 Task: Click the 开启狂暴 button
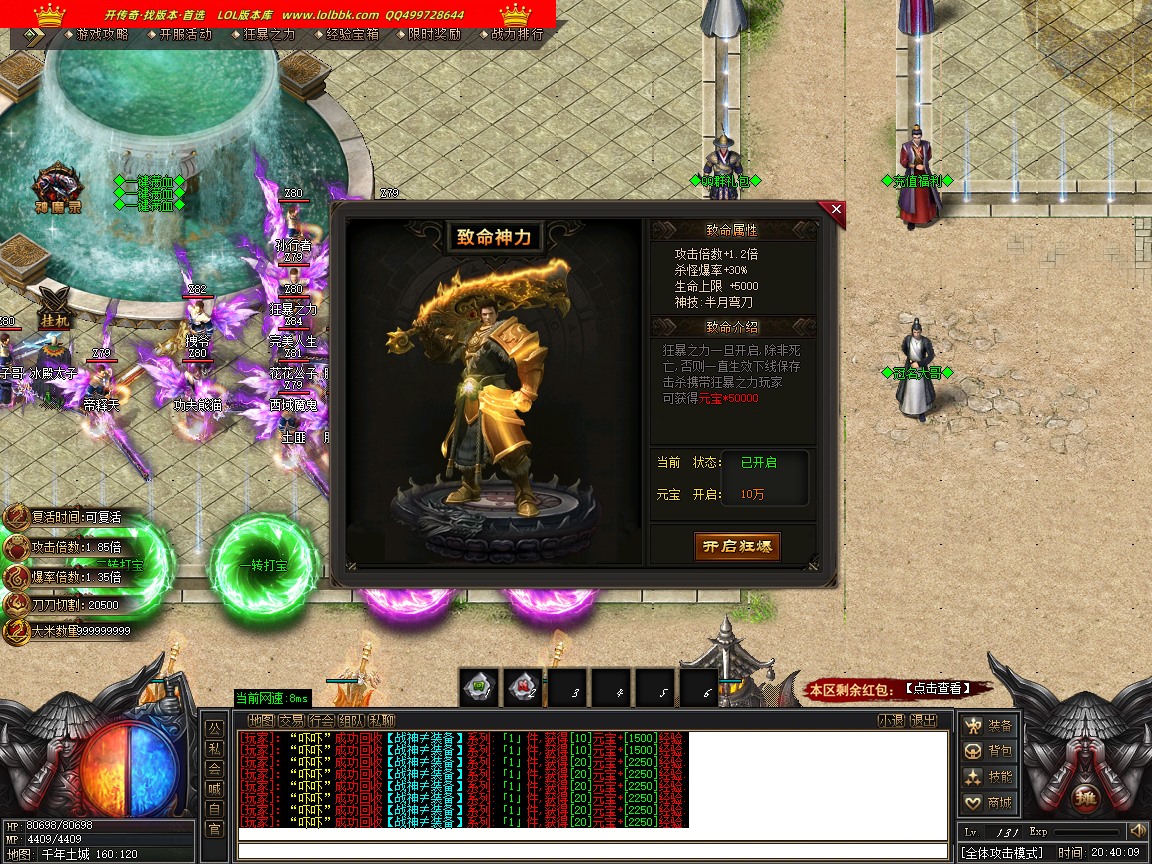[x=737, y=546]
